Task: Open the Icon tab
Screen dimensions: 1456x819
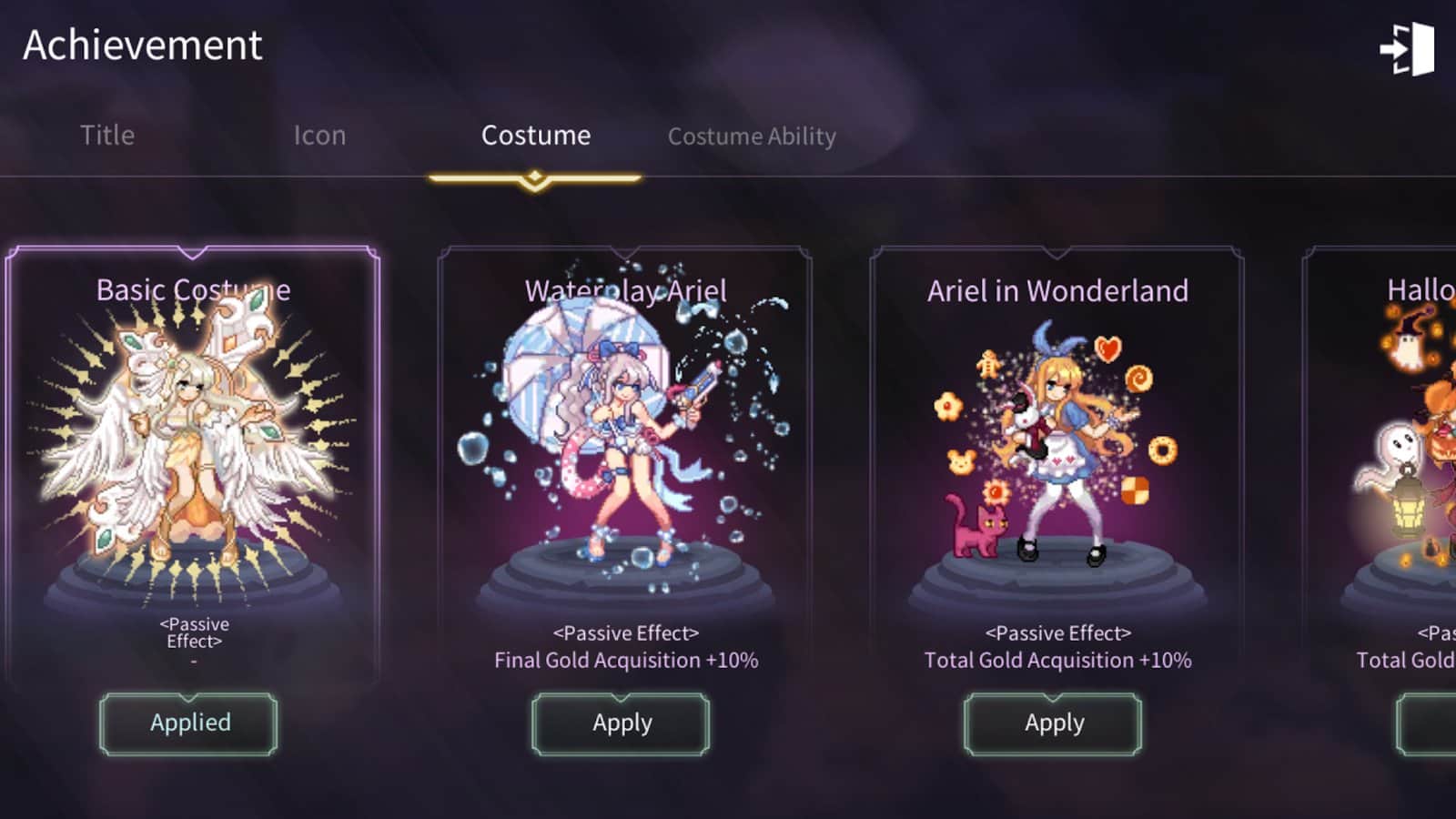Action: 319,136
